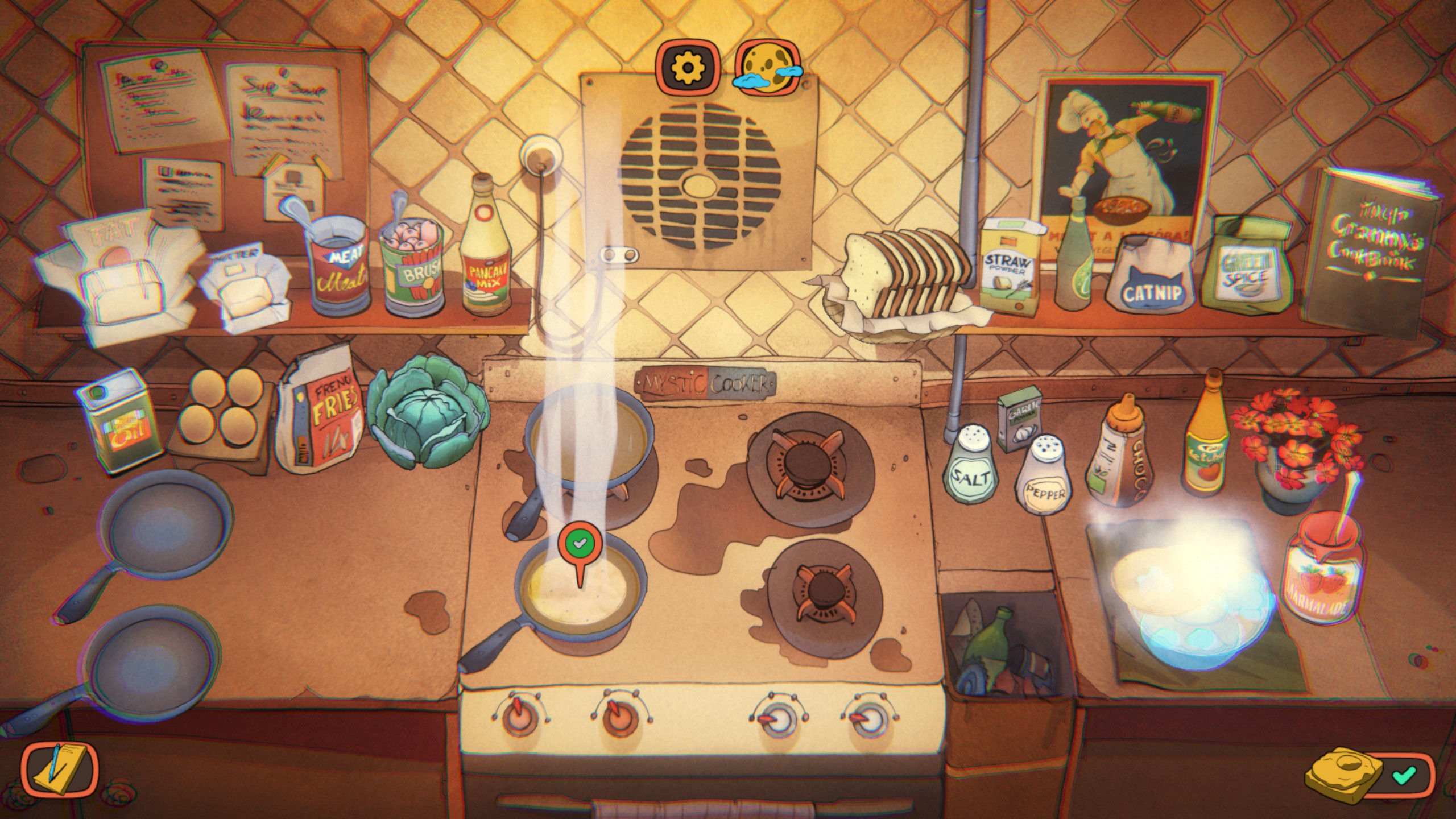Viewport: 1456px width, 819px height.
Task: Click the moon and clouds icon
Action: point(768,67)
